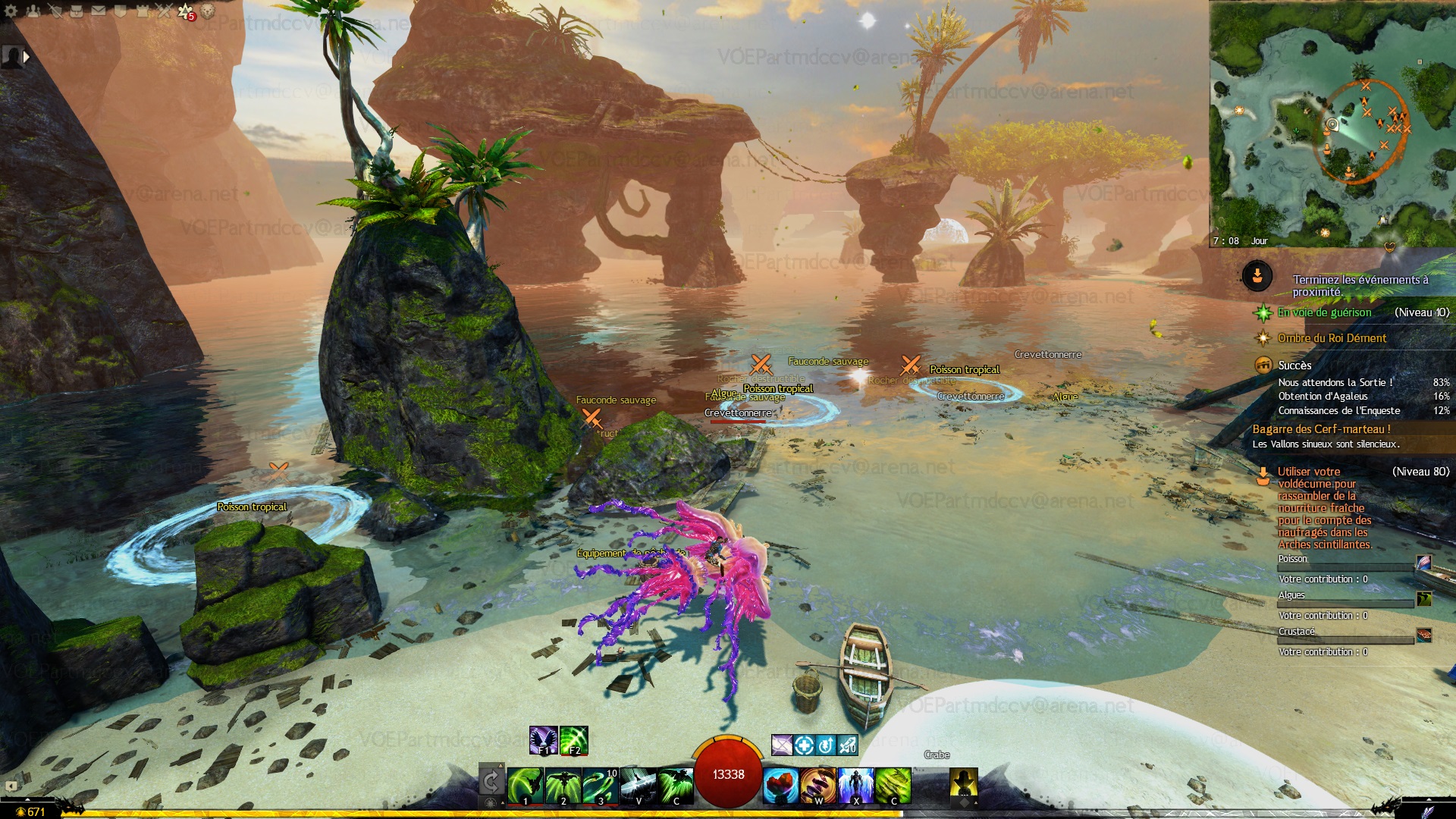The image size is (1456, 819).
Task: Activate the F1 winged profession skill
Action: pyautogui.click(x=543, y=740)
